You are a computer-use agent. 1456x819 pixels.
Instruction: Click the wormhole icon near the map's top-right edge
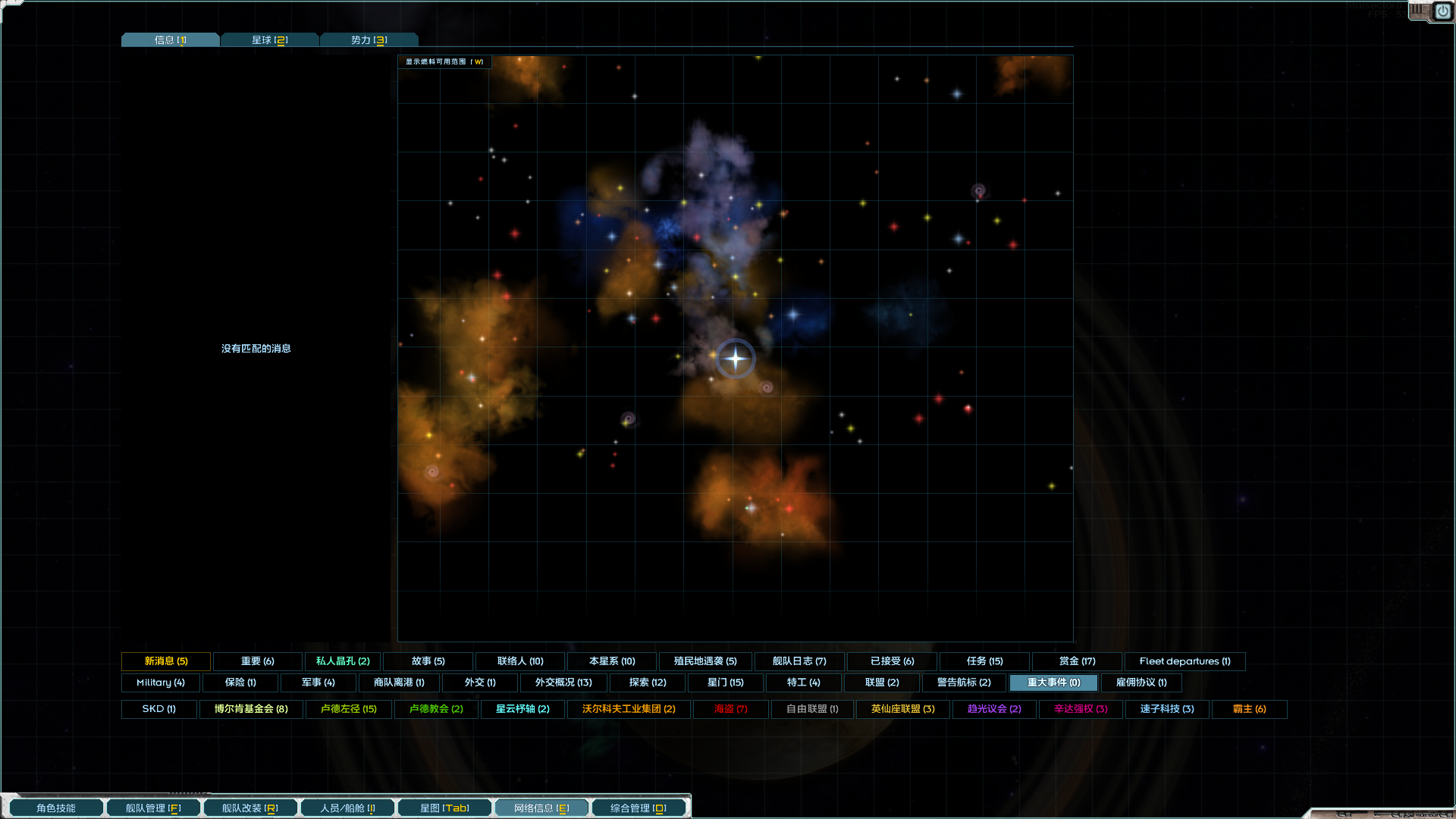978,192
